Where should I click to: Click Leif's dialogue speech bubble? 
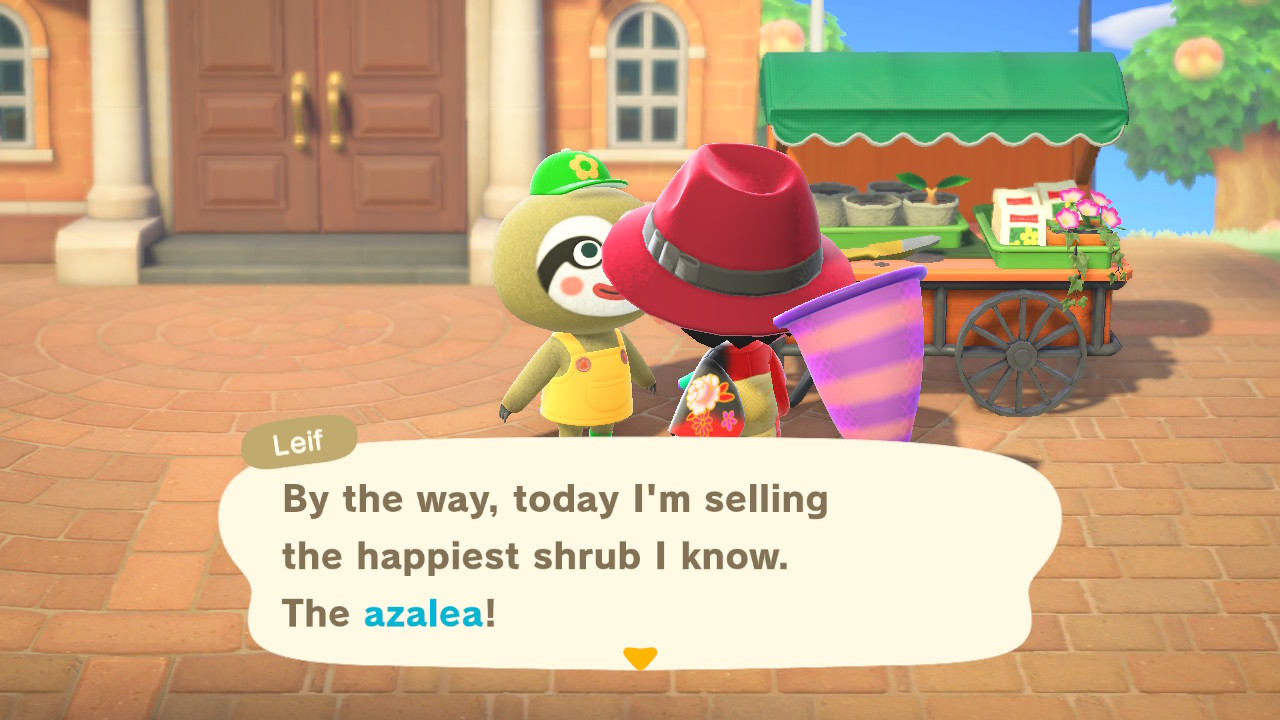coord(640,555)
